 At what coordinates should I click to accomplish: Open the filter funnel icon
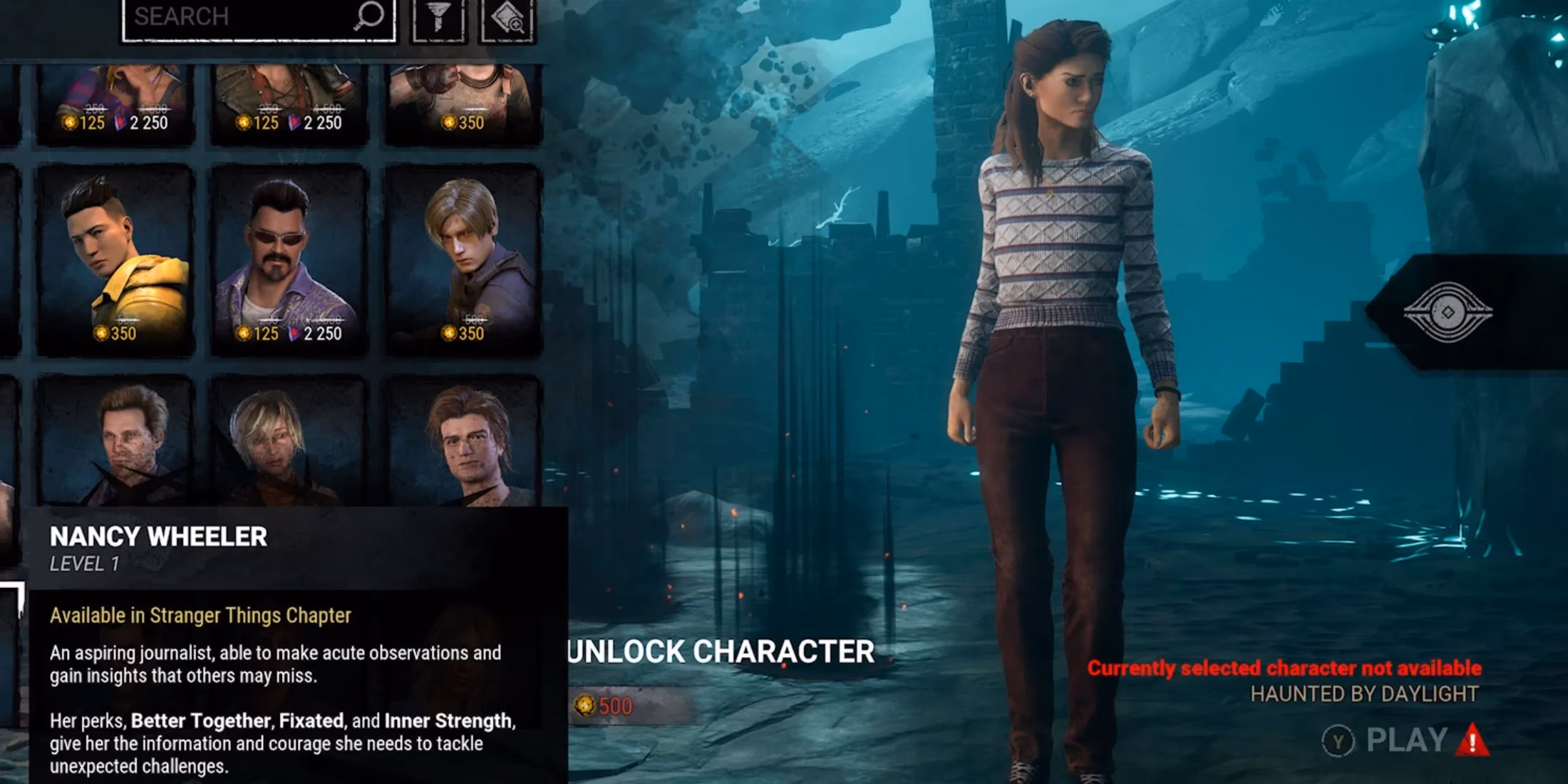438,16
